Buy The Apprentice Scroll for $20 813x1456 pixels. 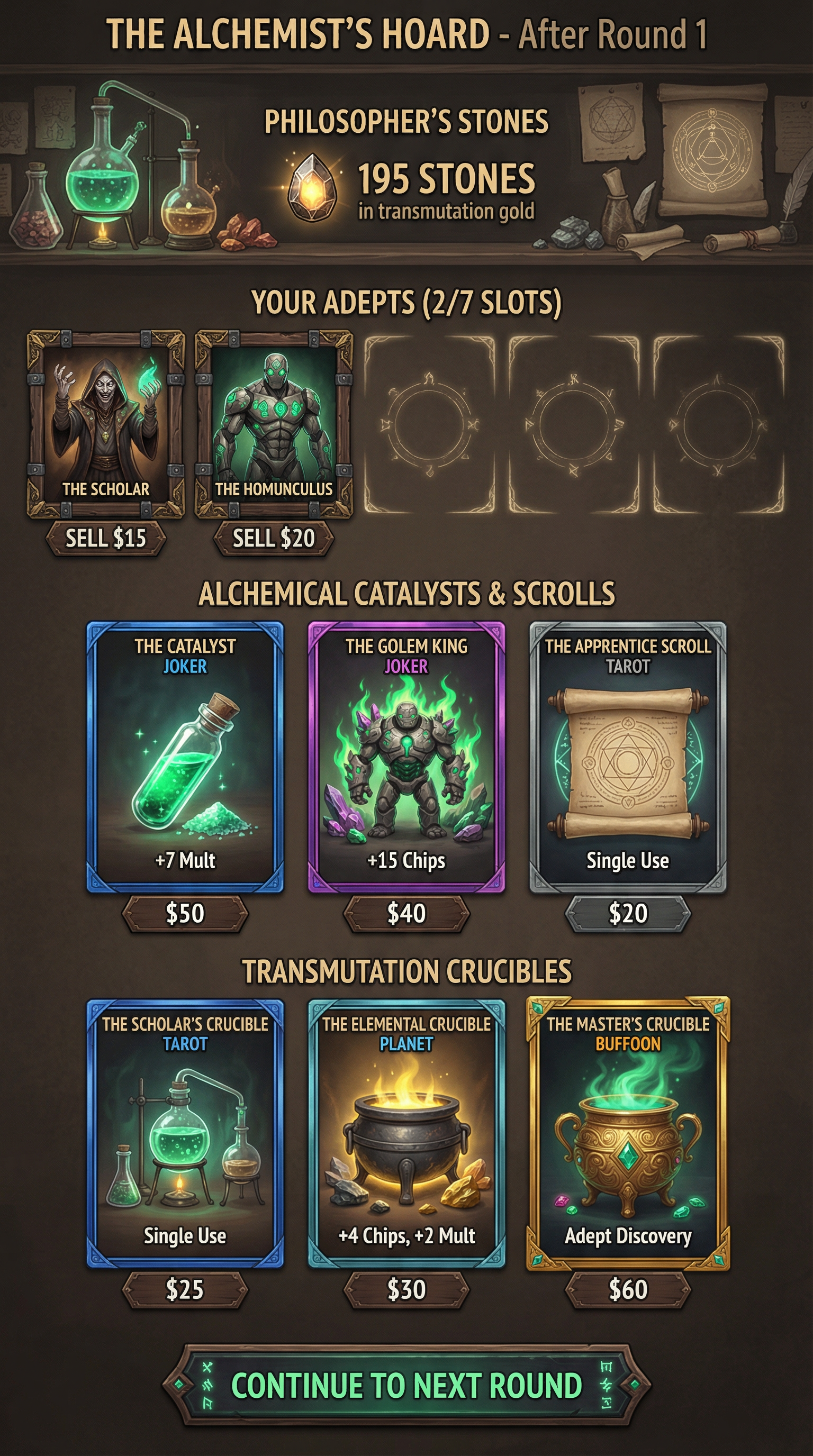pyautogui.click(x=628, y=913)
